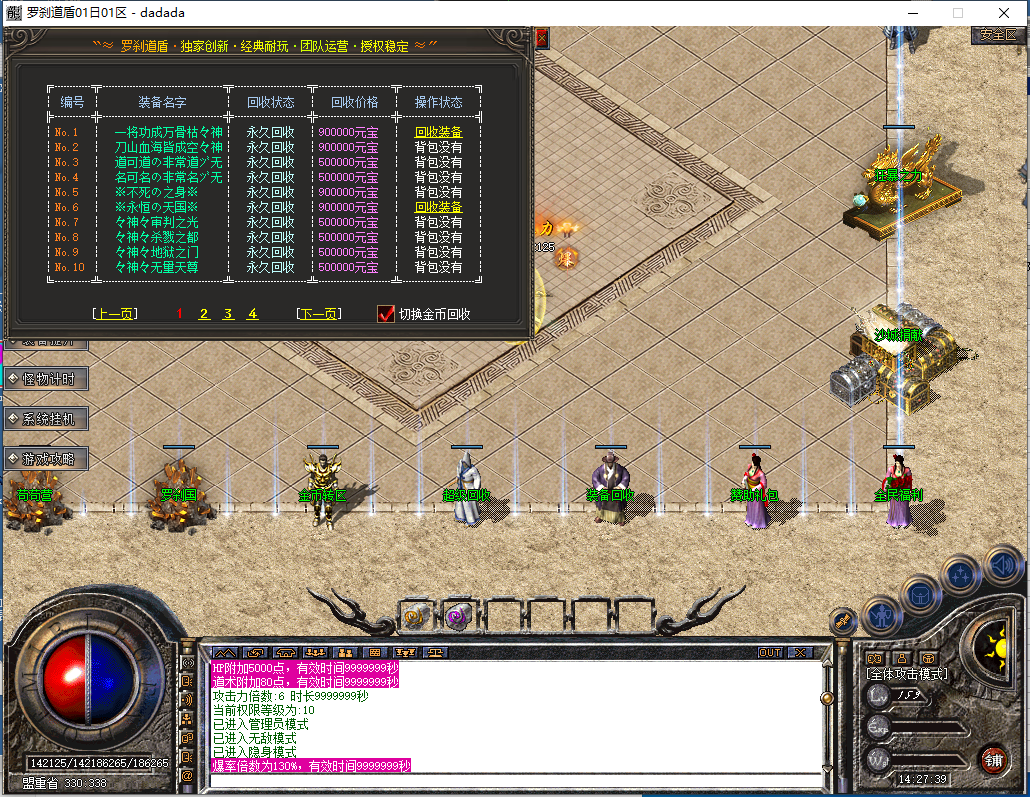Jump to page 4 of recycle list
The height and width of the screenshot is (797, 1030).
[252, 314]
